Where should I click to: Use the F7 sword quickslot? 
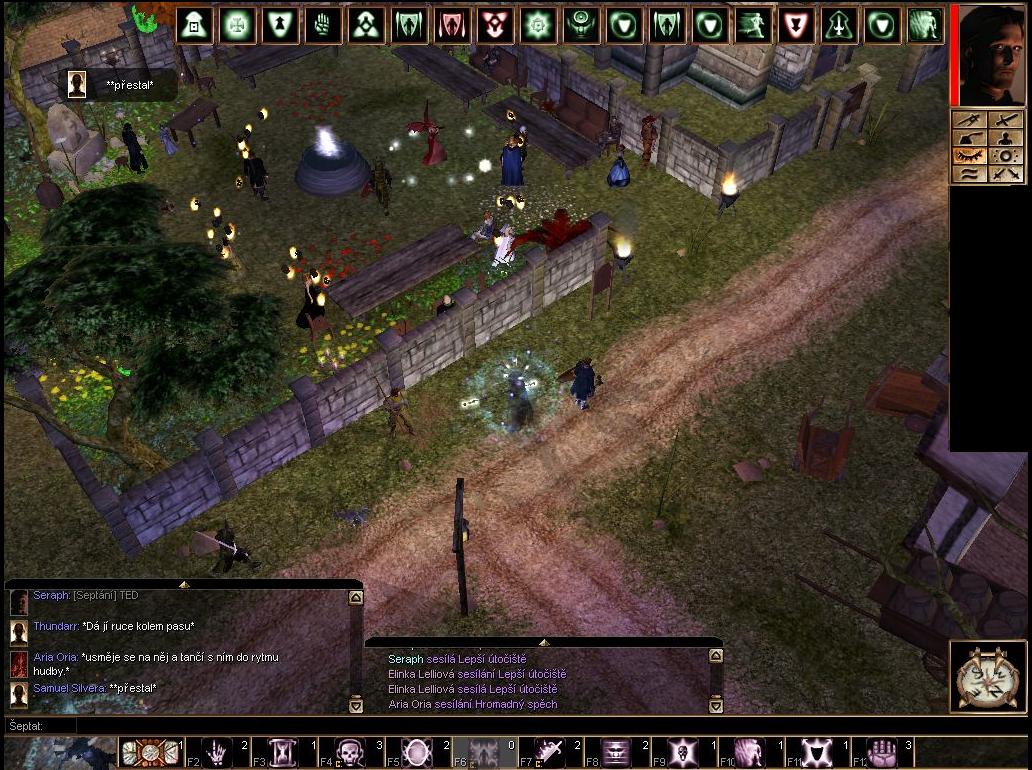tap(551, 752)
